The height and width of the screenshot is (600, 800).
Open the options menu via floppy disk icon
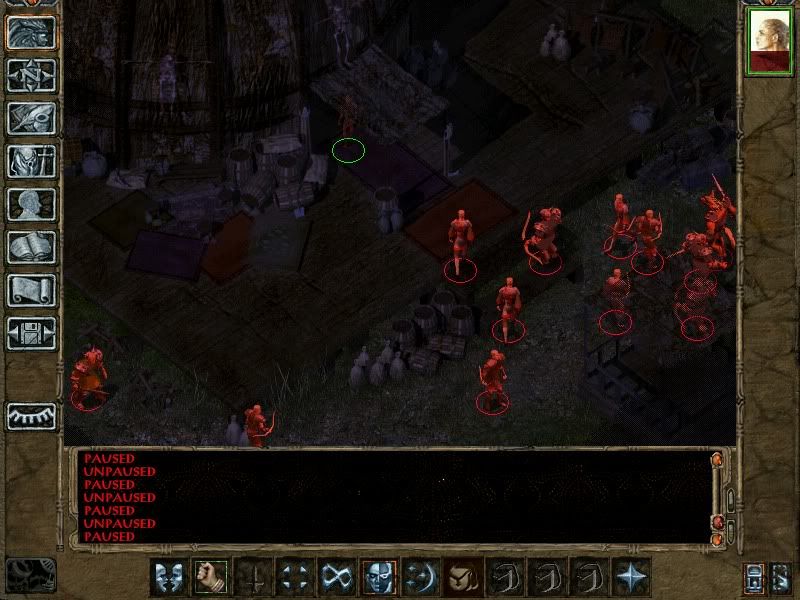point(31,333)
